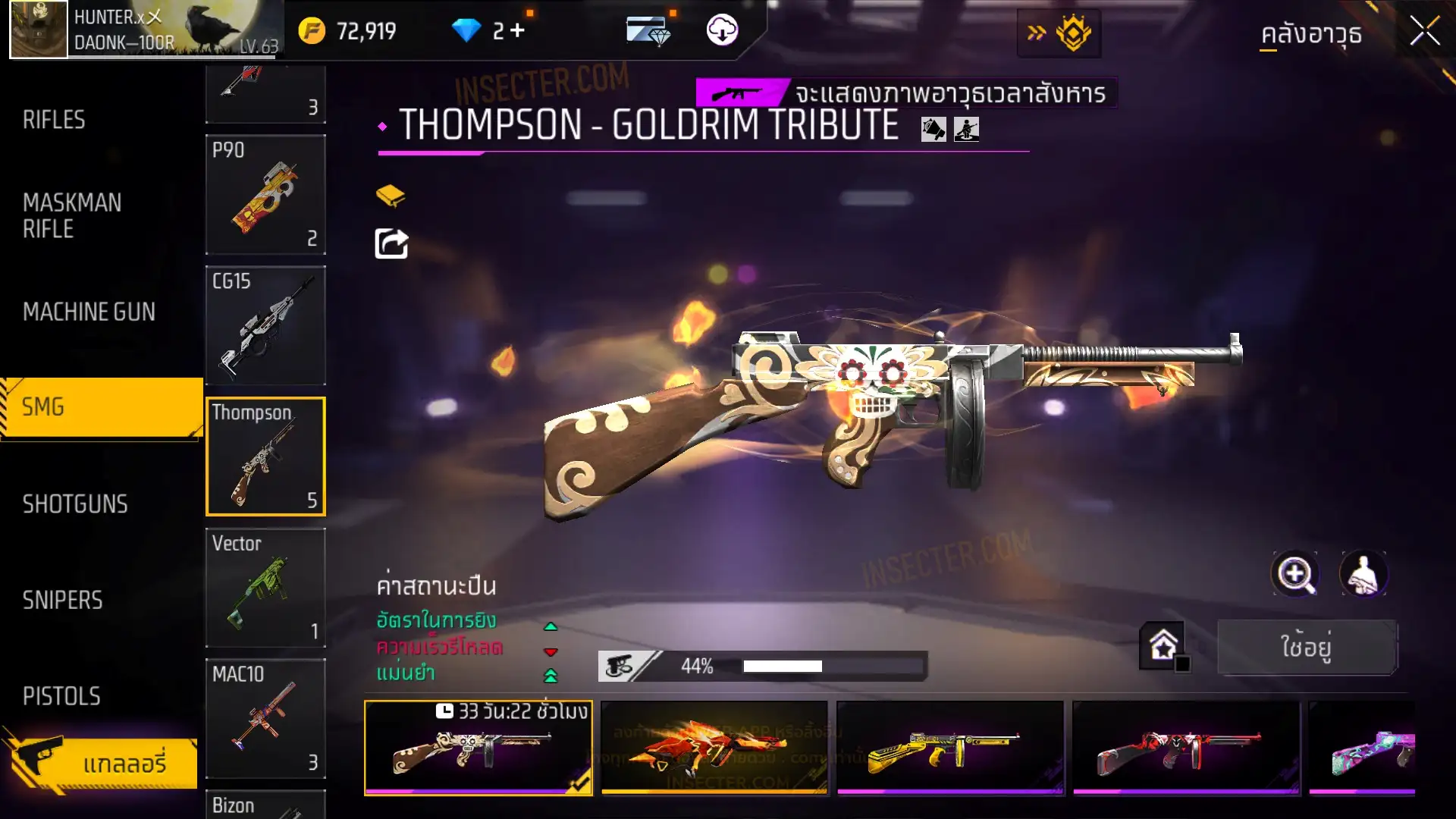The width and height of the screenshot is (1456, 819).
Task: Zoom in on the weapon preview
Action: 1295,574
